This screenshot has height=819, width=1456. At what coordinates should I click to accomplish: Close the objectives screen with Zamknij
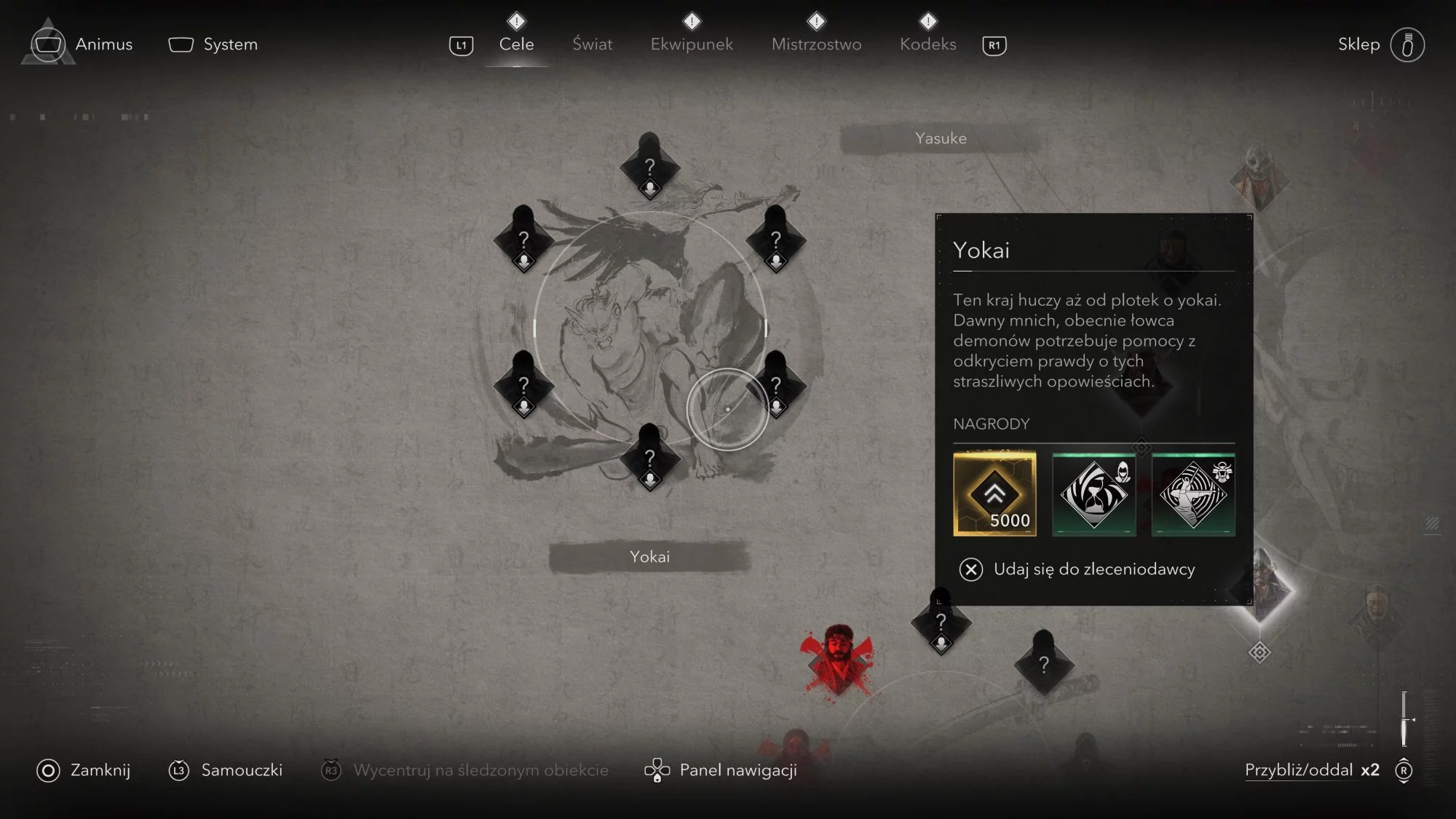[84, 770]
